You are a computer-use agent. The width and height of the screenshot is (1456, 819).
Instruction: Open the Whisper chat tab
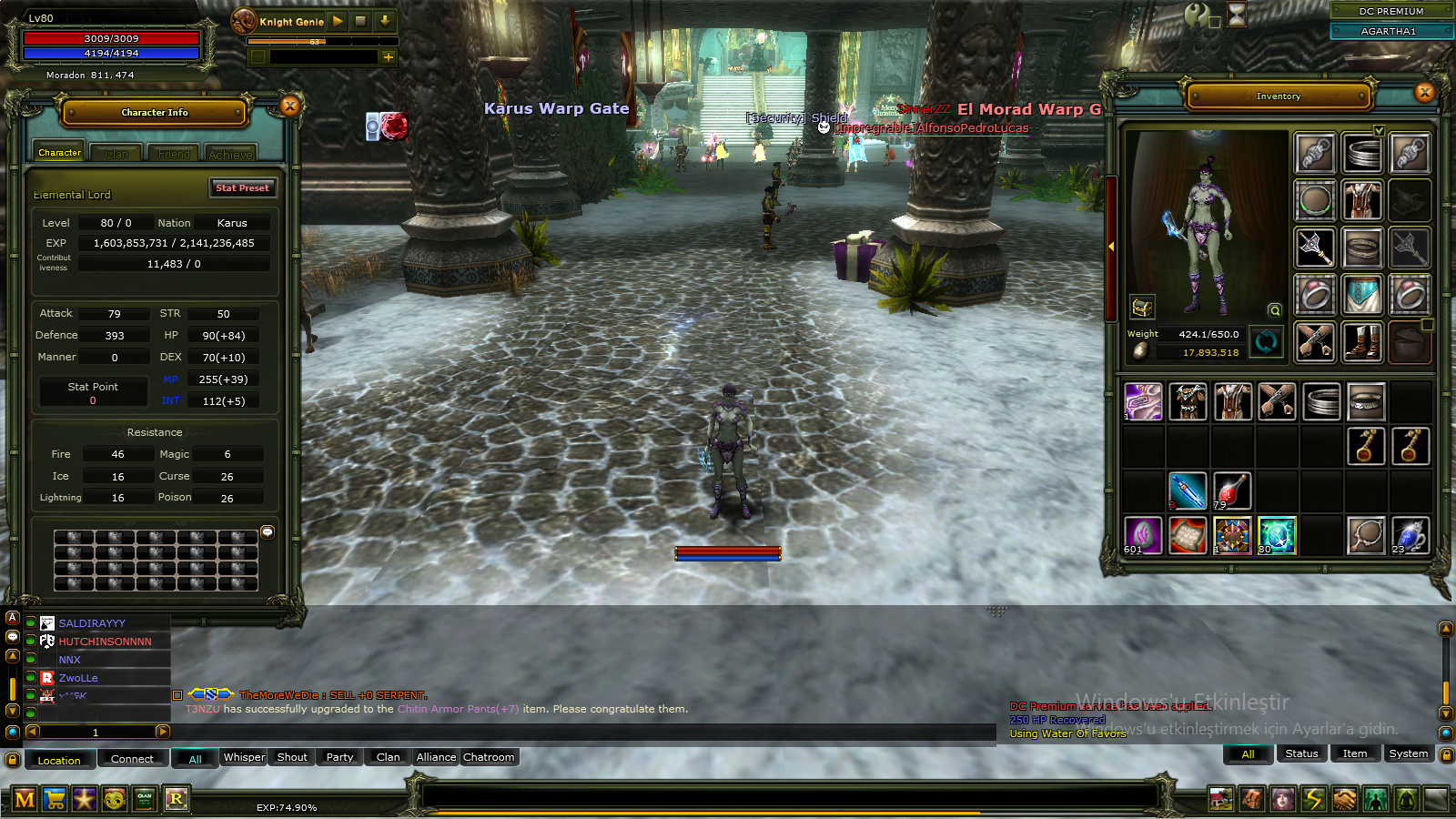point(243,757)
